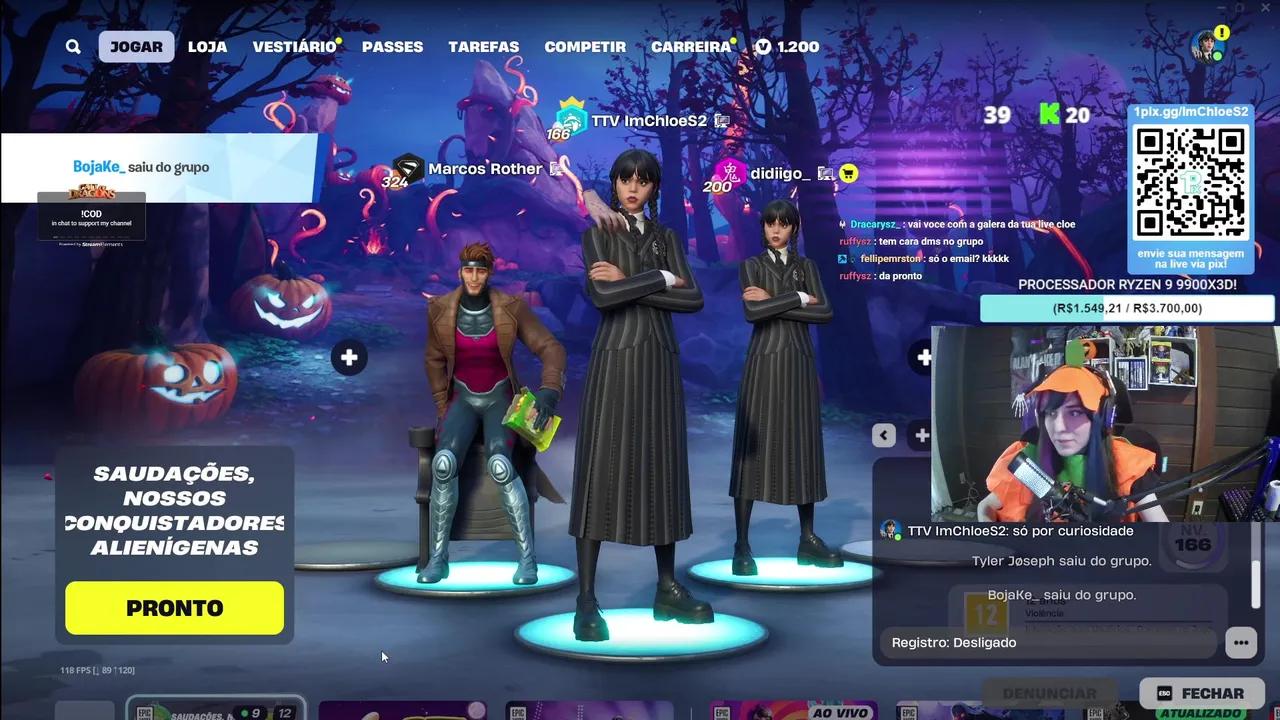Screen dimensions: 1280x720
Task: Click the notification exclamation badge on the avatar
Action: pos(1221,34)
